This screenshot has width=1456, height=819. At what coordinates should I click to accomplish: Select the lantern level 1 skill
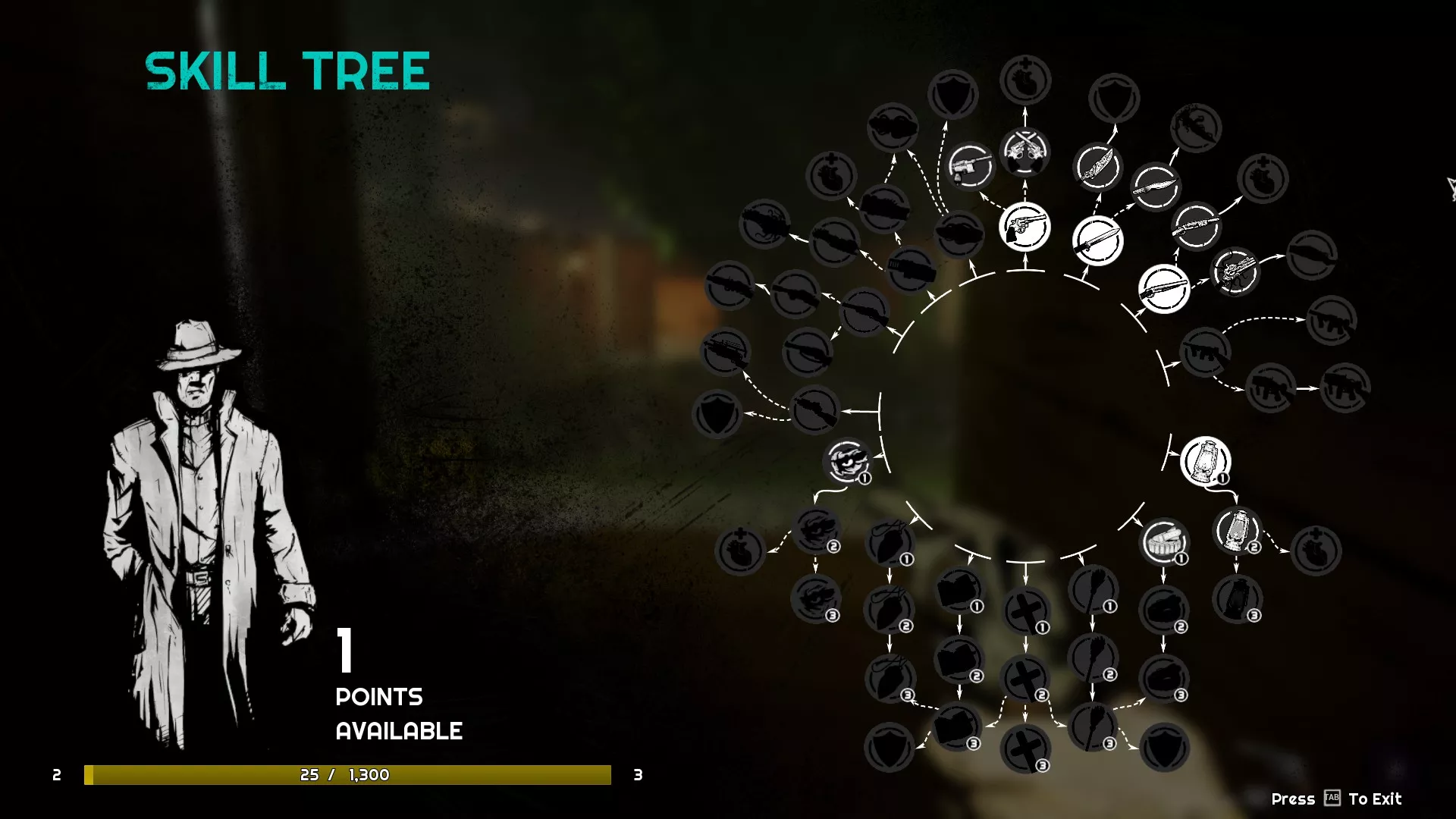1205,460
